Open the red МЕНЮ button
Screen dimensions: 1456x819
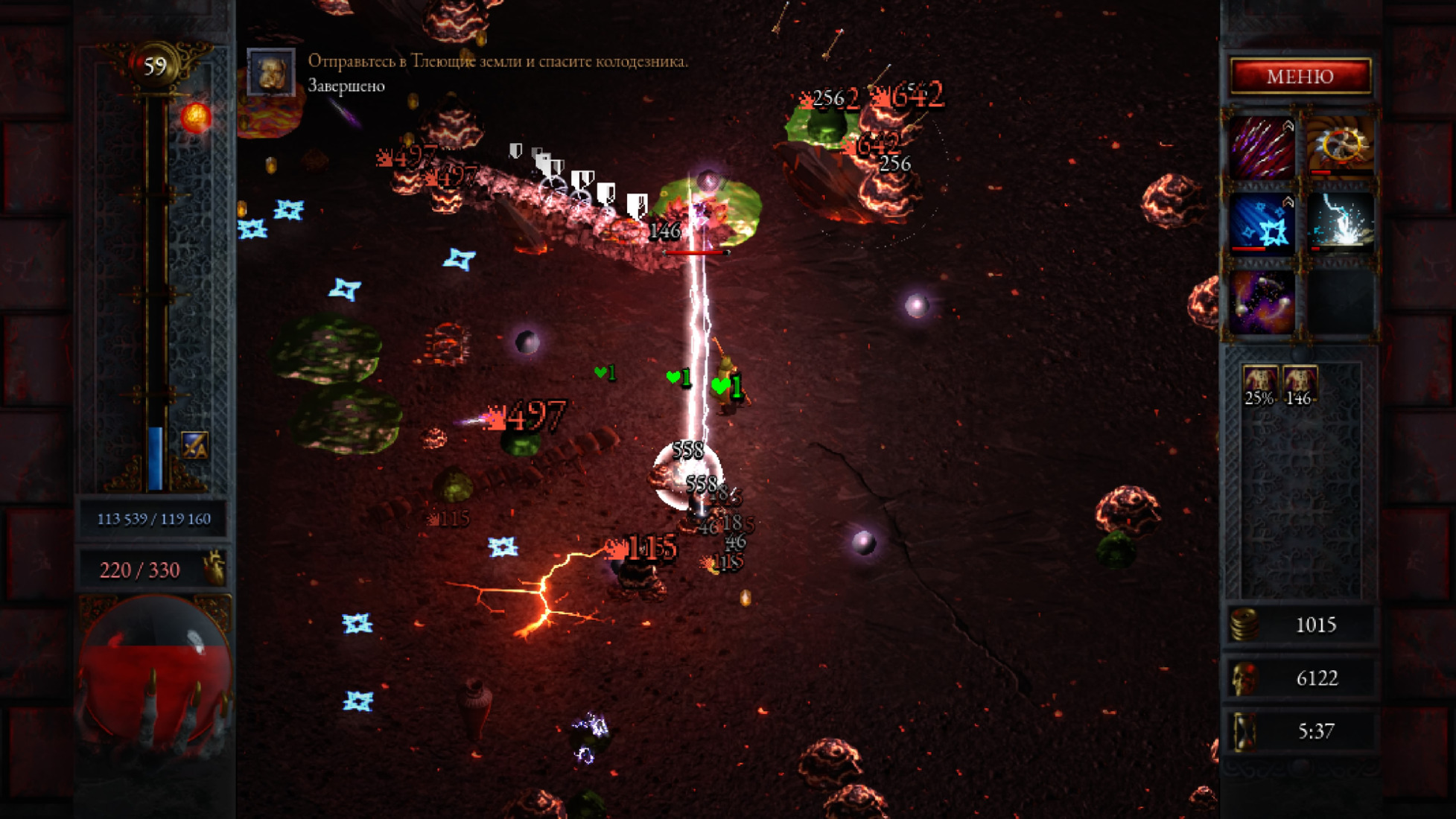(1300, 76)
